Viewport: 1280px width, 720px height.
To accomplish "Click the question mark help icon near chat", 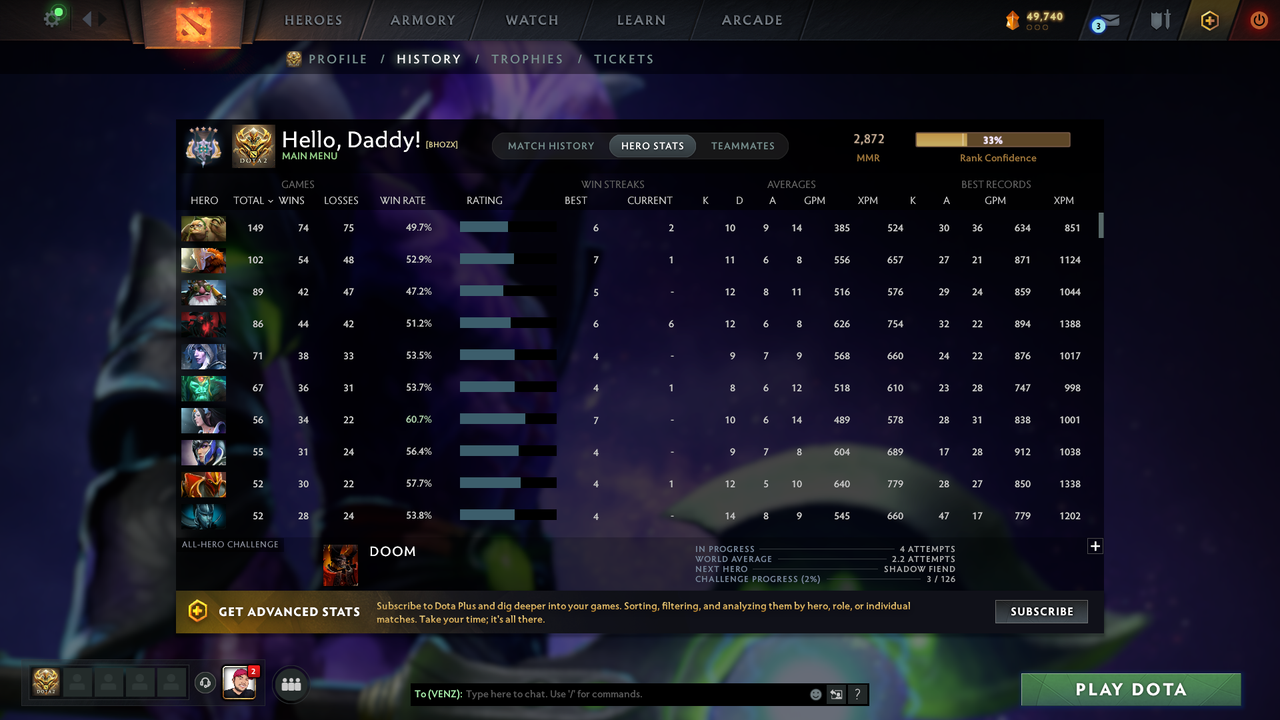I will coord(857,693).
